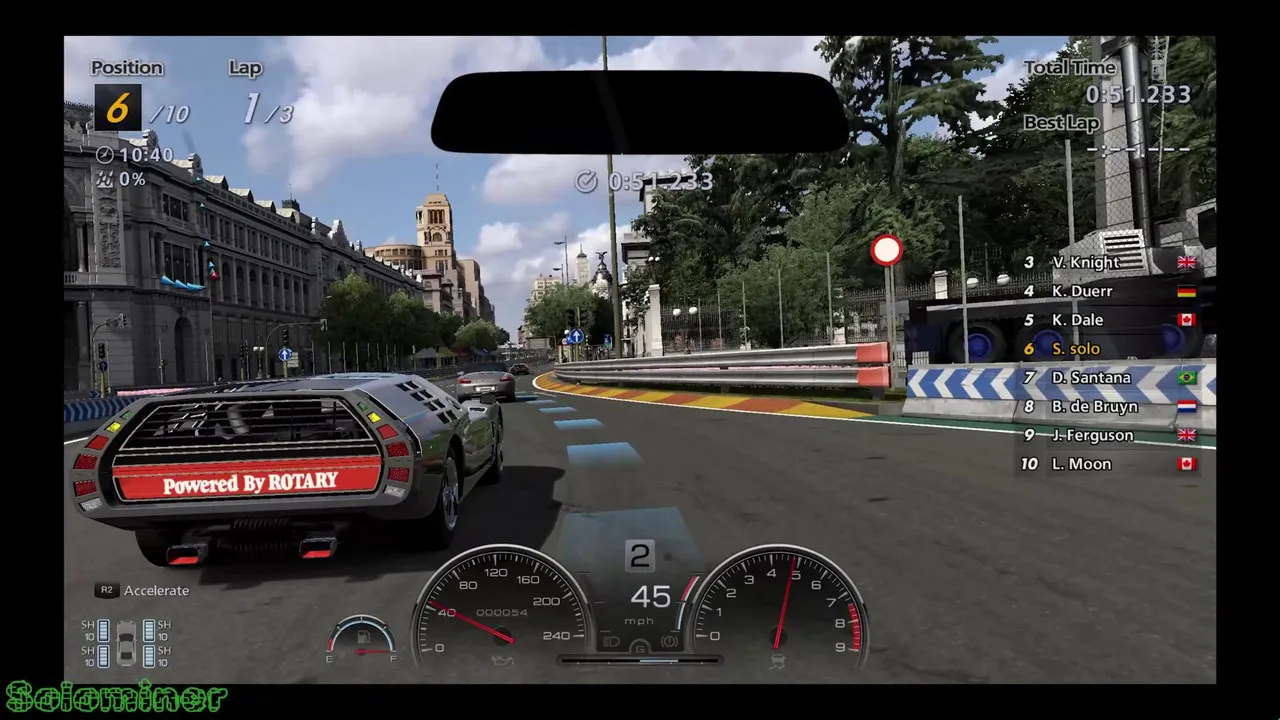Choose J. Ferguson in the standings

[1108, 435]
